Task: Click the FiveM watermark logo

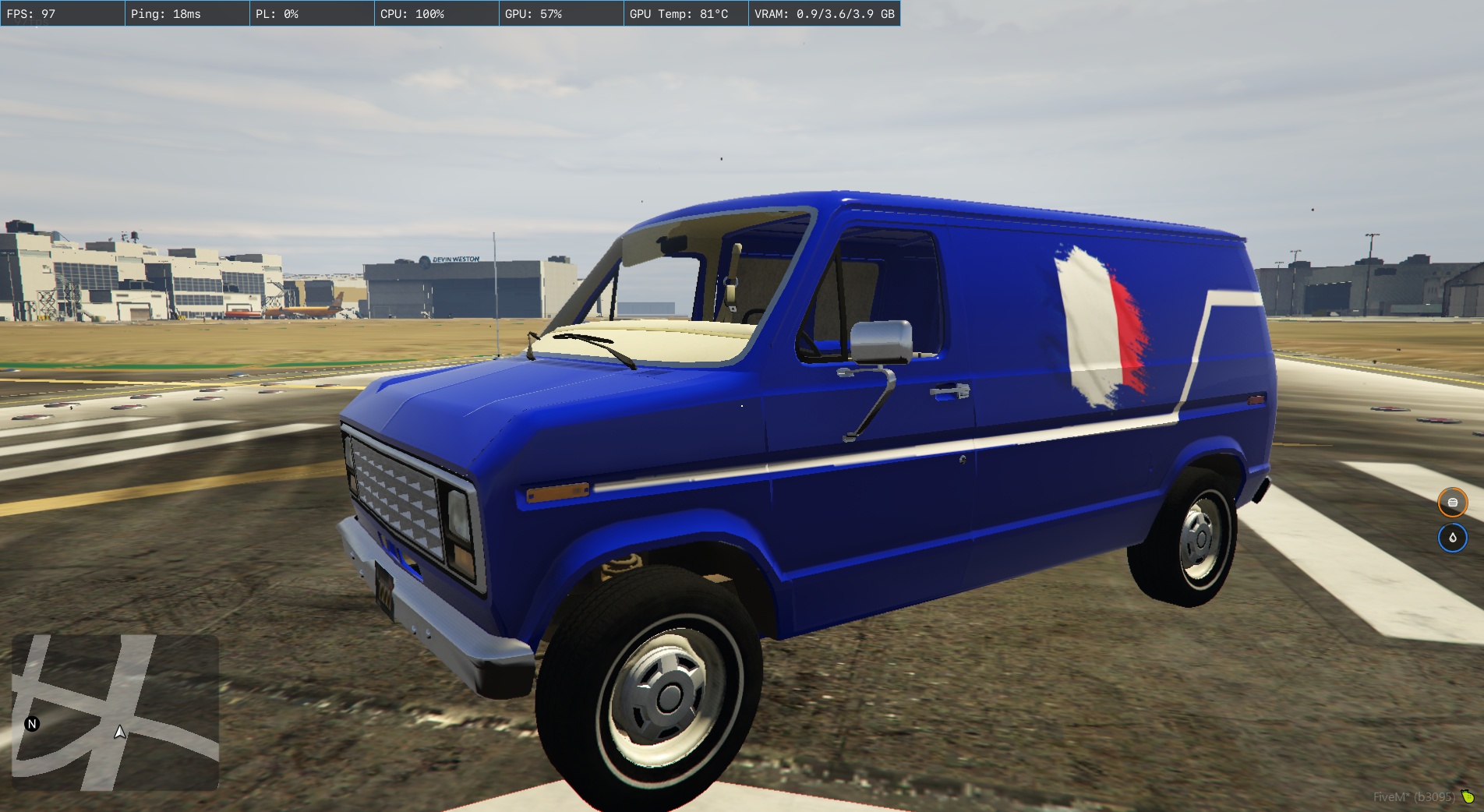Action: click(1468, 796)
